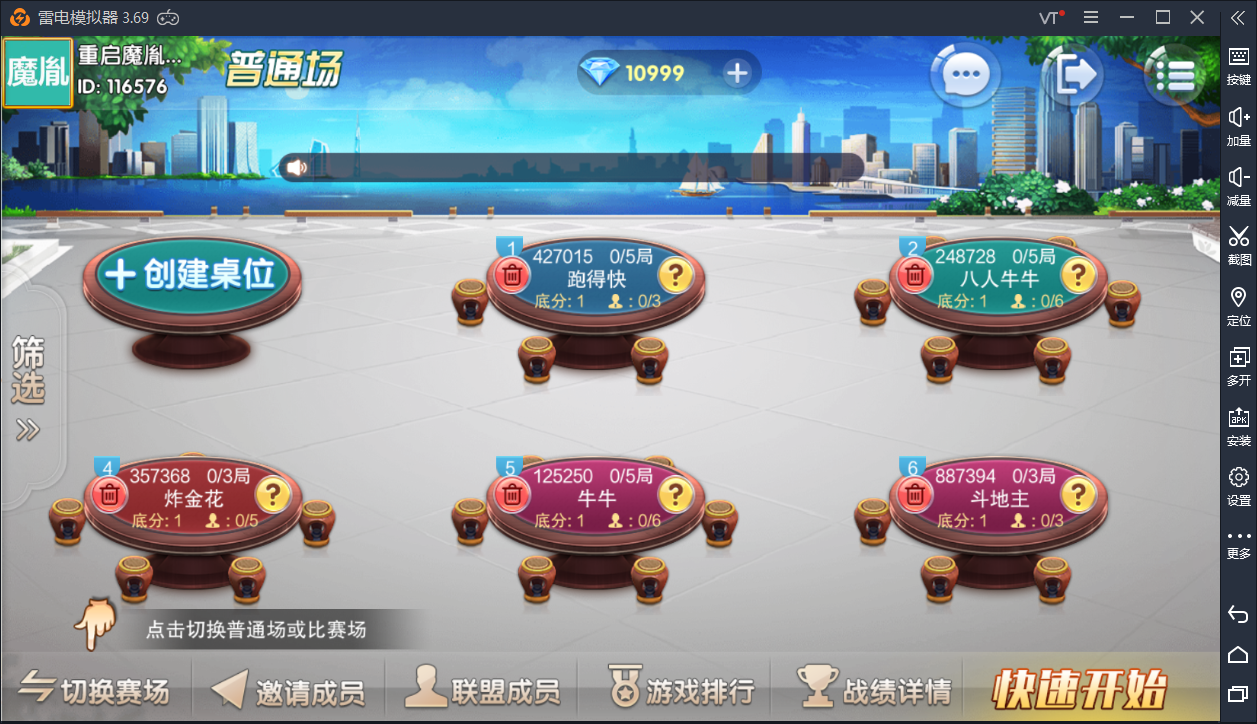Delete the 牛牛 table number 5
This screenshot has width=1257, height=724.
[512, 494]
